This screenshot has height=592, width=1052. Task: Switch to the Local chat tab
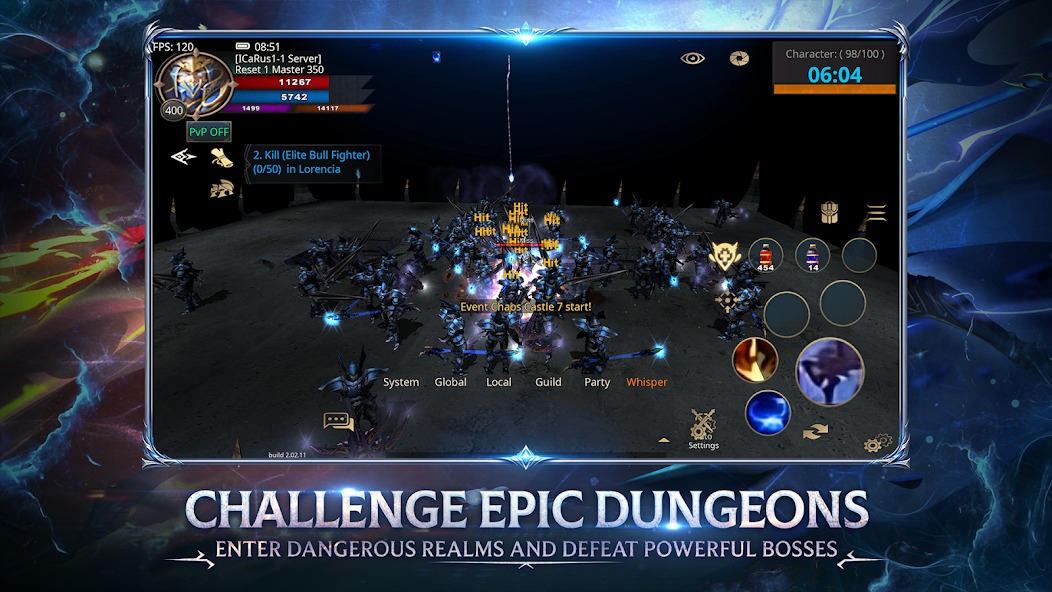click(499, 382)
